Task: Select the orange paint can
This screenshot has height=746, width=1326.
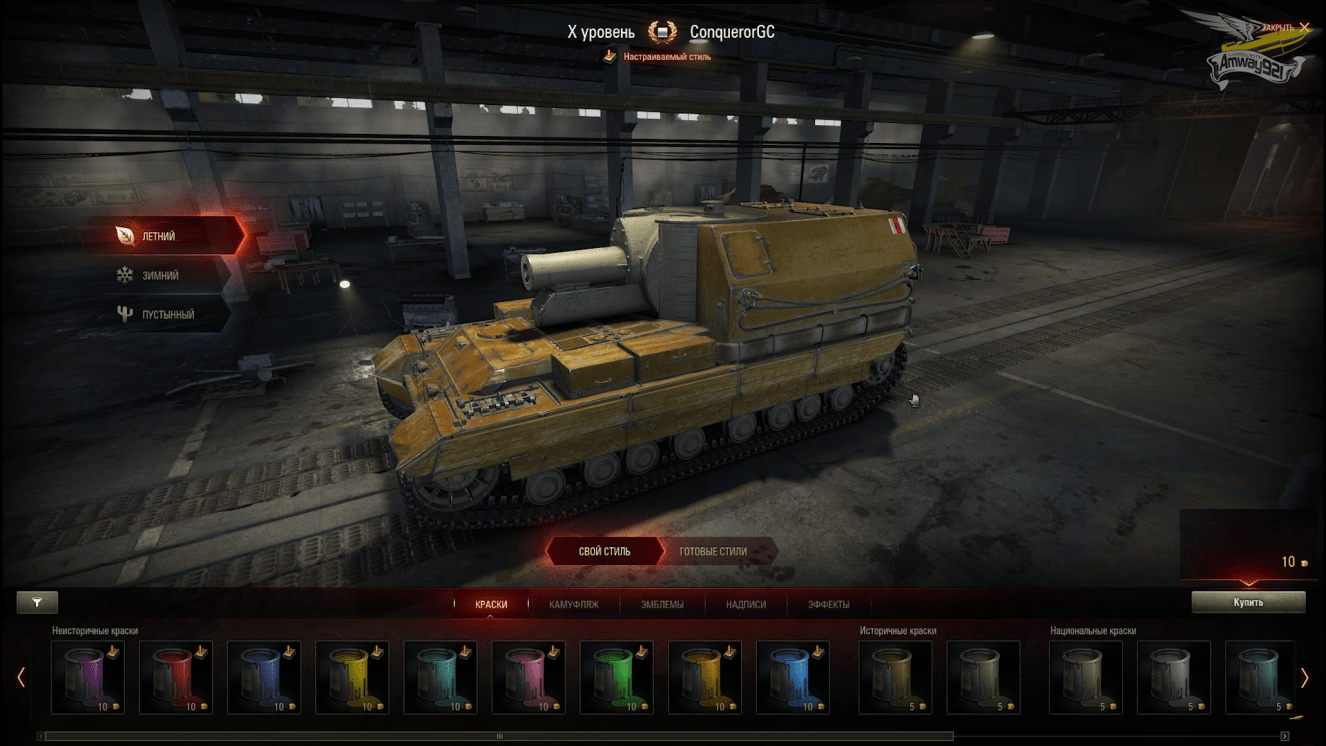Action: tap(704, 677)
